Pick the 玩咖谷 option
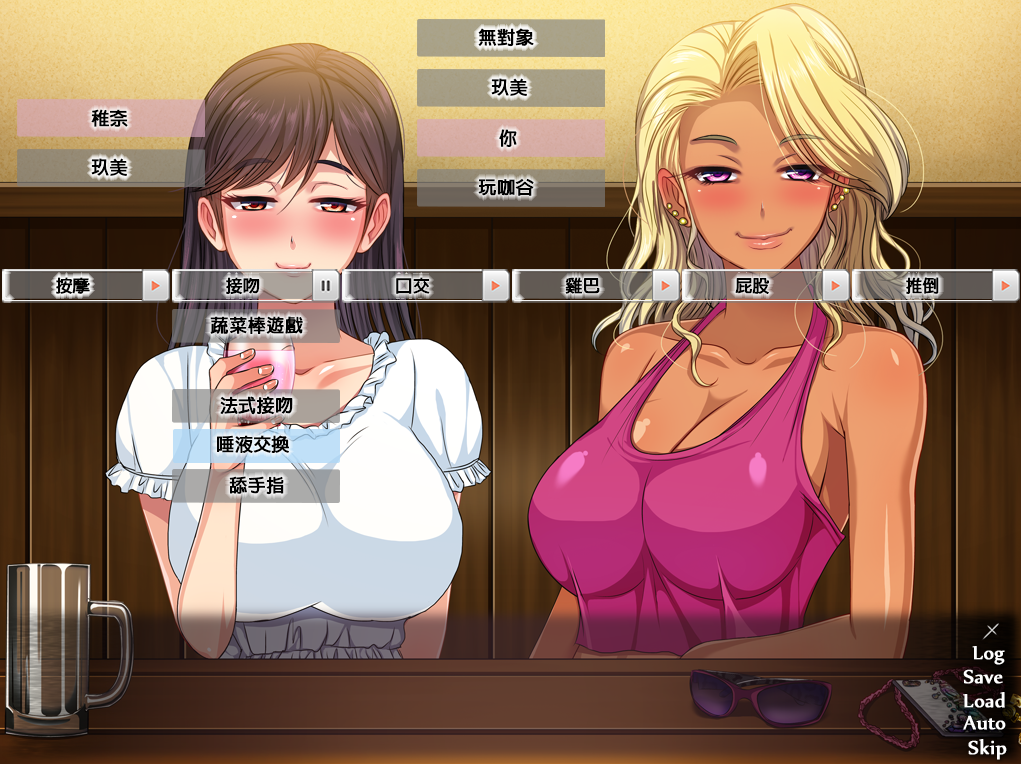The width and height of the screenshot is (1021, 764). coord(510,188)
